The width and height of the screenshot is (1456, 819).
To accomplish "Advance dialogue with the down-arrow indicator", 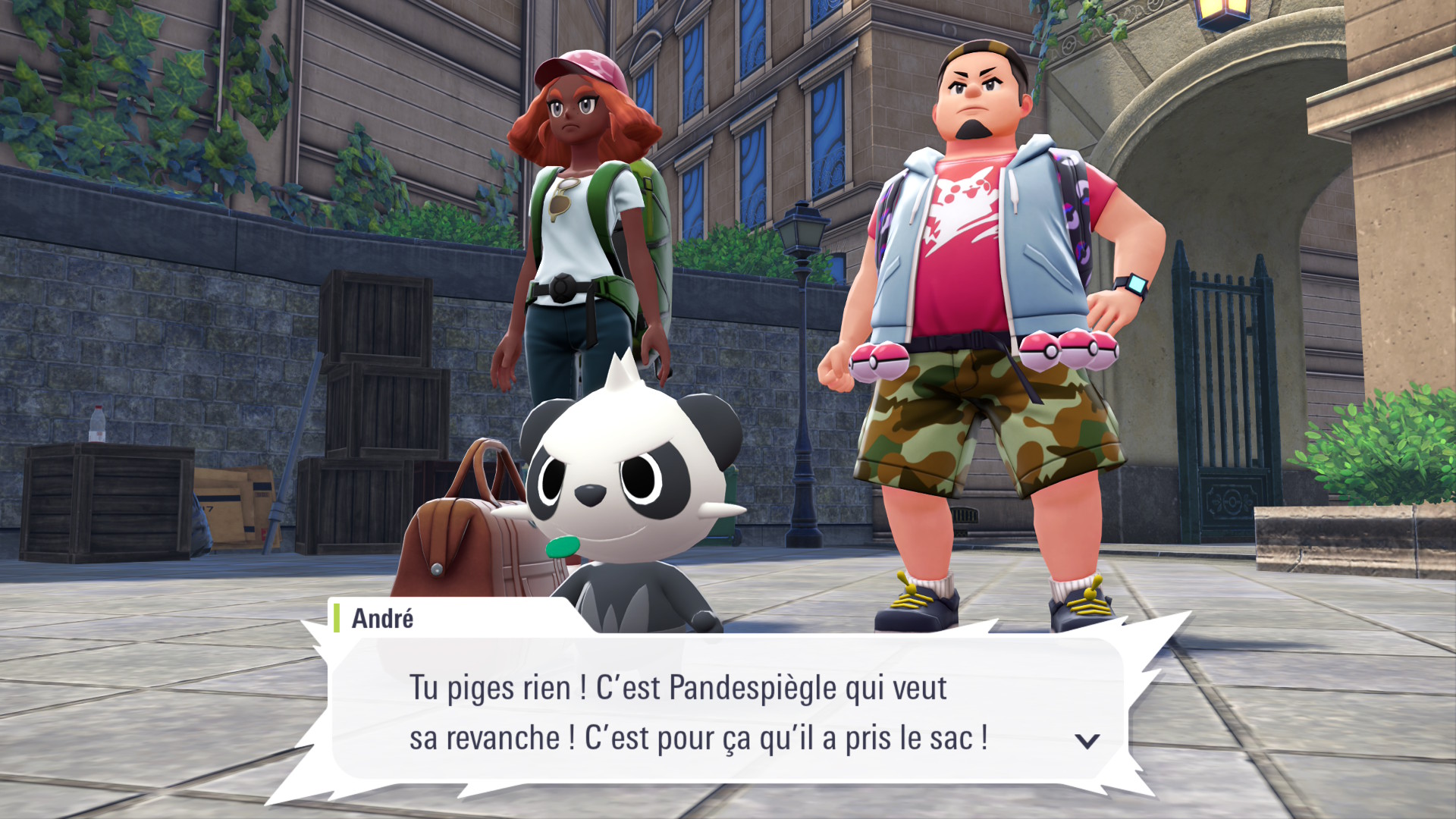I will pos(1087,741).
